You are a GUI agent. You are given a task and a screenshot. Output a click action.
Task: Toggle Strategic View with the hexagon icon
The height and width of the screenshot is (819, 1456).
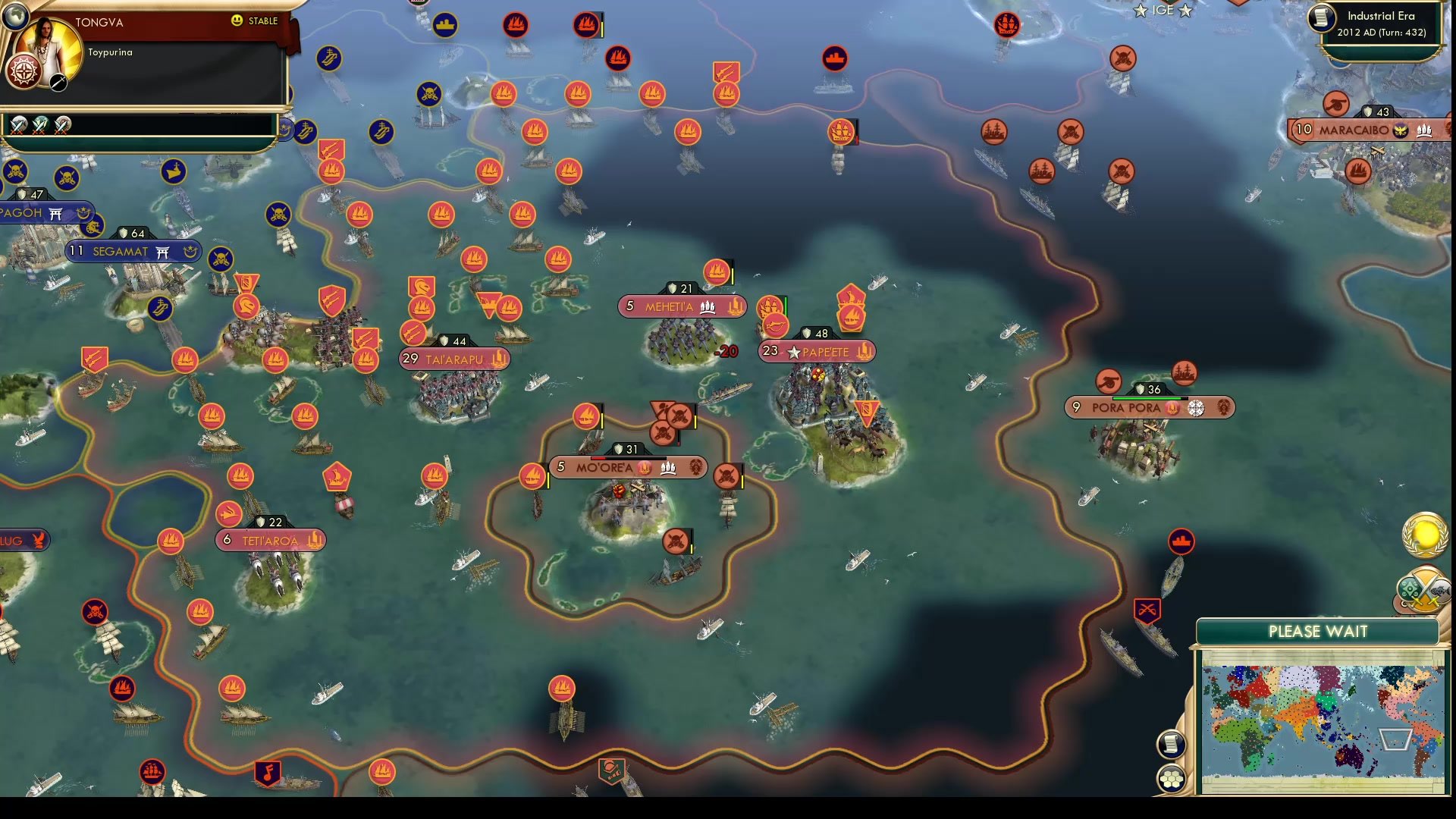[x=1172, y=778]
